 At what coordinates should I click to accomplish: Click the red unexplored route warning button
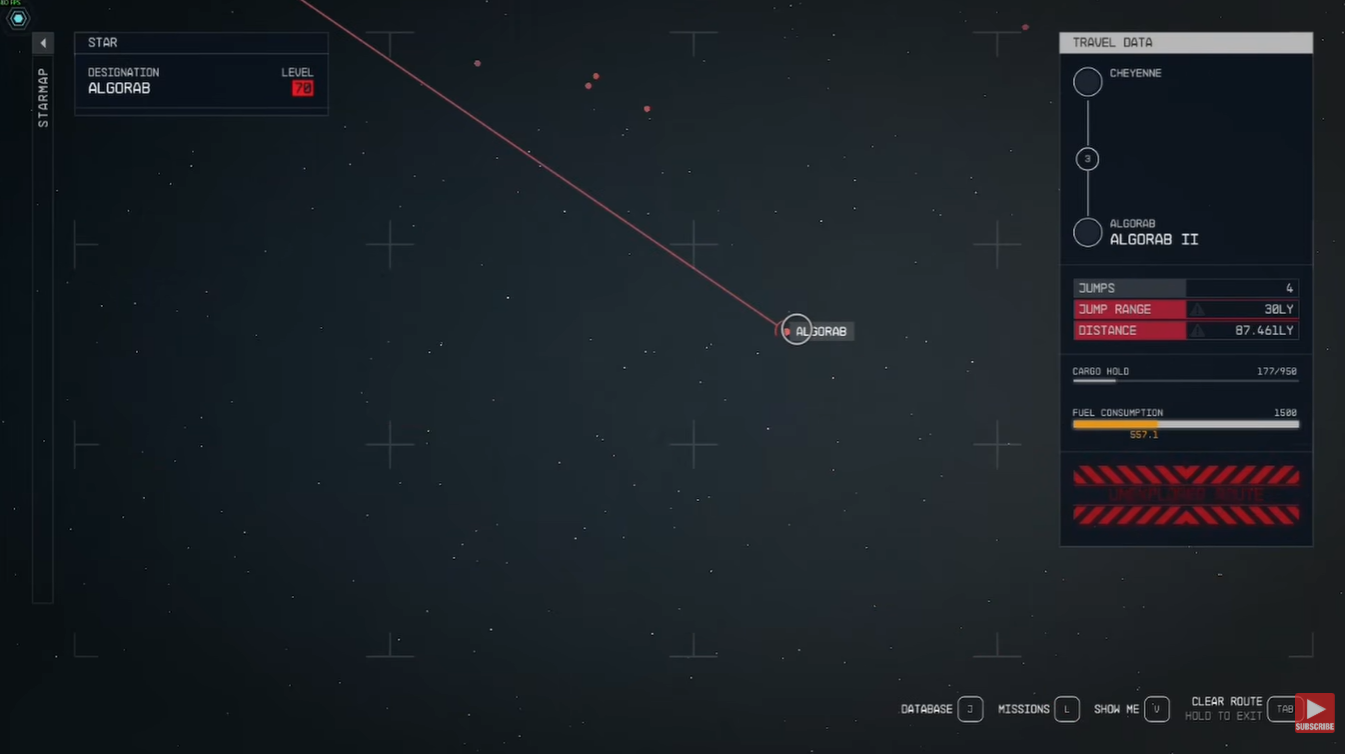click(1186, 495)
